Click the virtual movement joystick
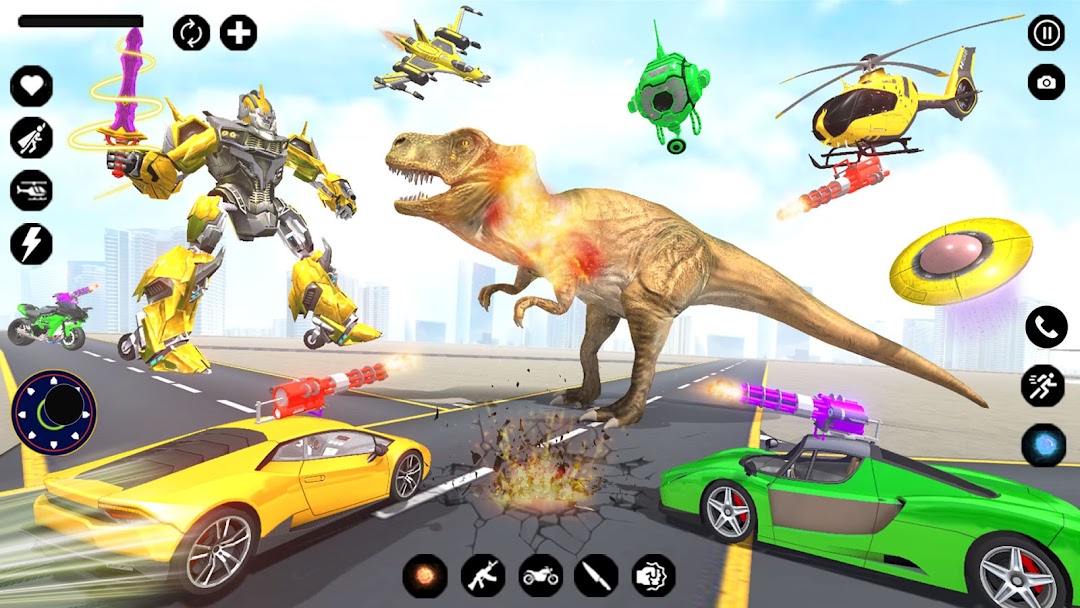This screenshot has width=1080, height=608. pos(54,411)
